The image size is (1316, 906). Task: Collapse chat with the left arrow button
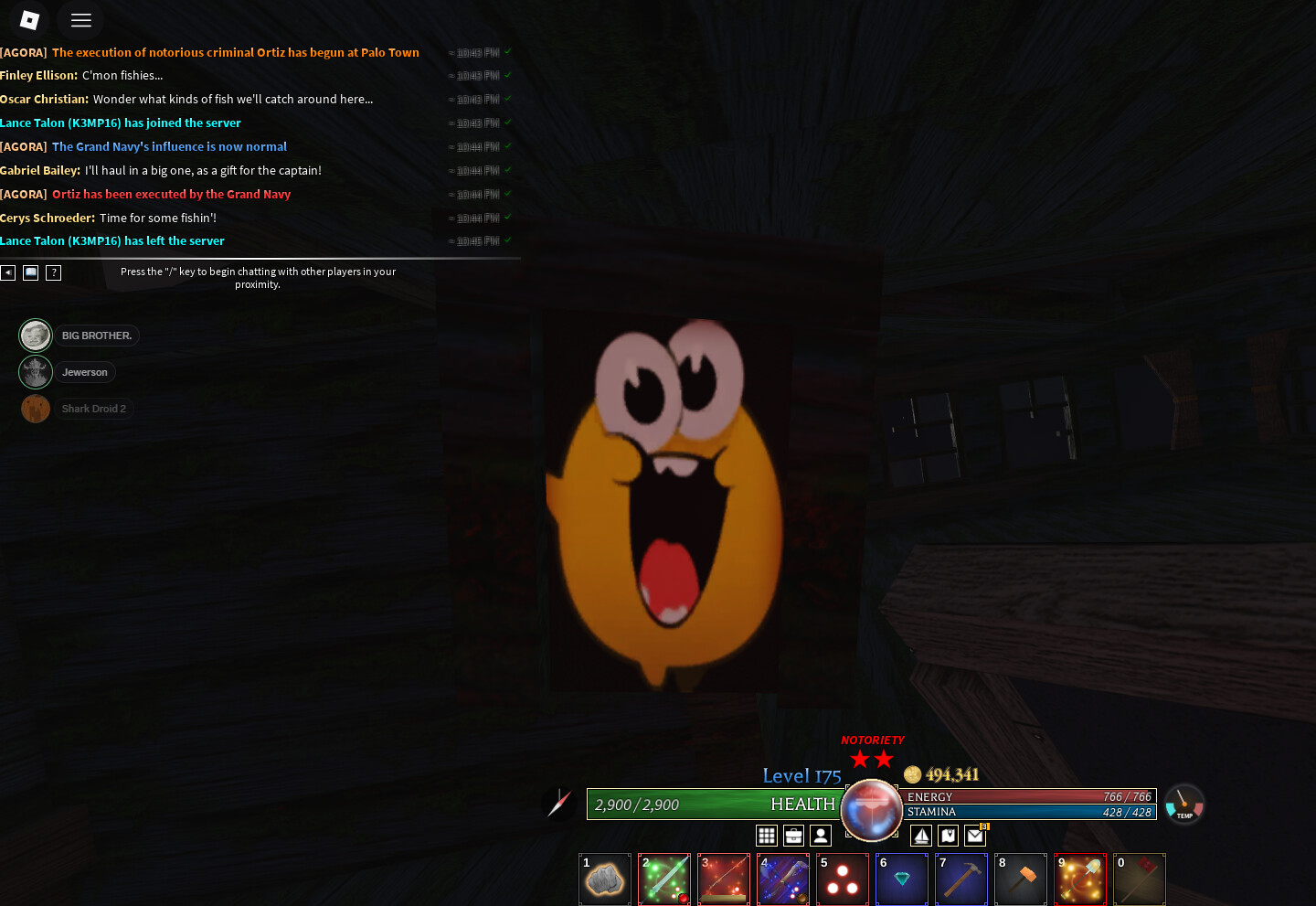click(8, 272)
